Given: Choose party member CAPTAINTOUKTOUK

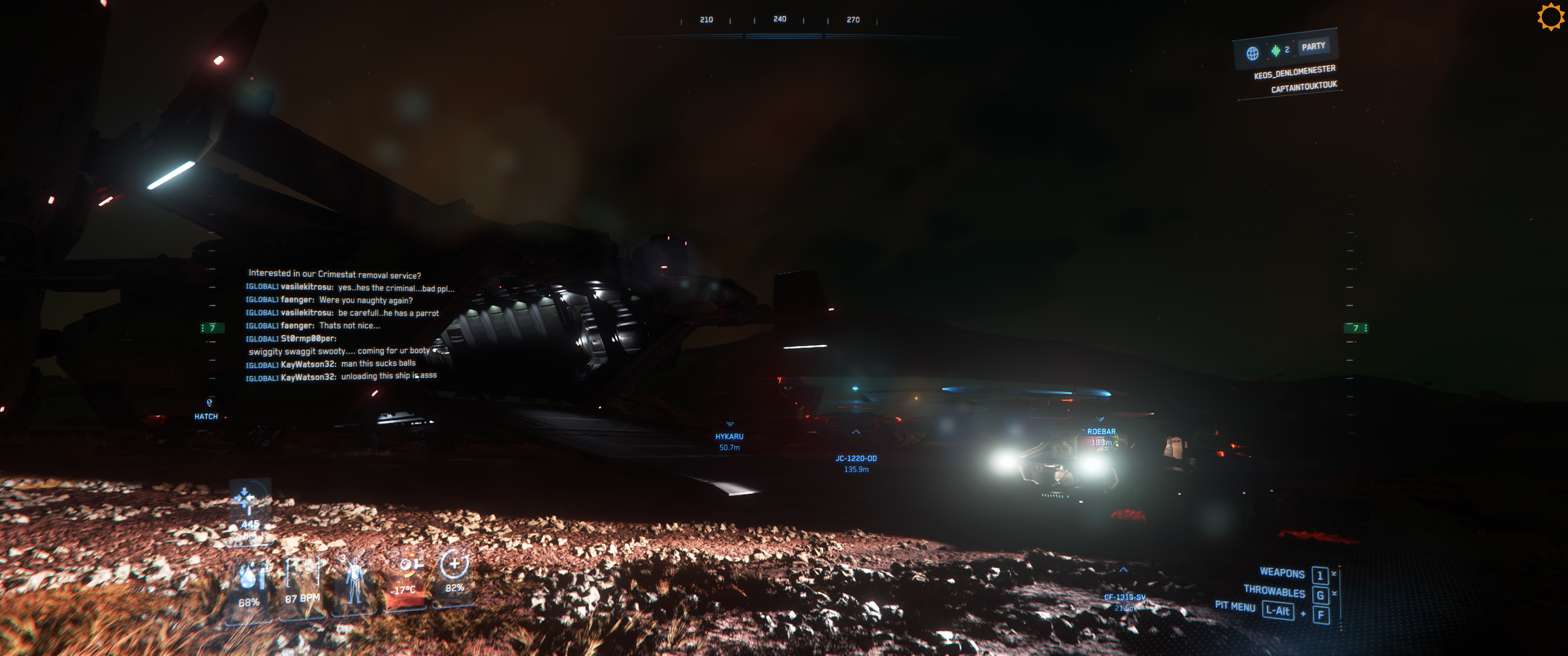Looking at the screenshot, I should (1303, 87).
